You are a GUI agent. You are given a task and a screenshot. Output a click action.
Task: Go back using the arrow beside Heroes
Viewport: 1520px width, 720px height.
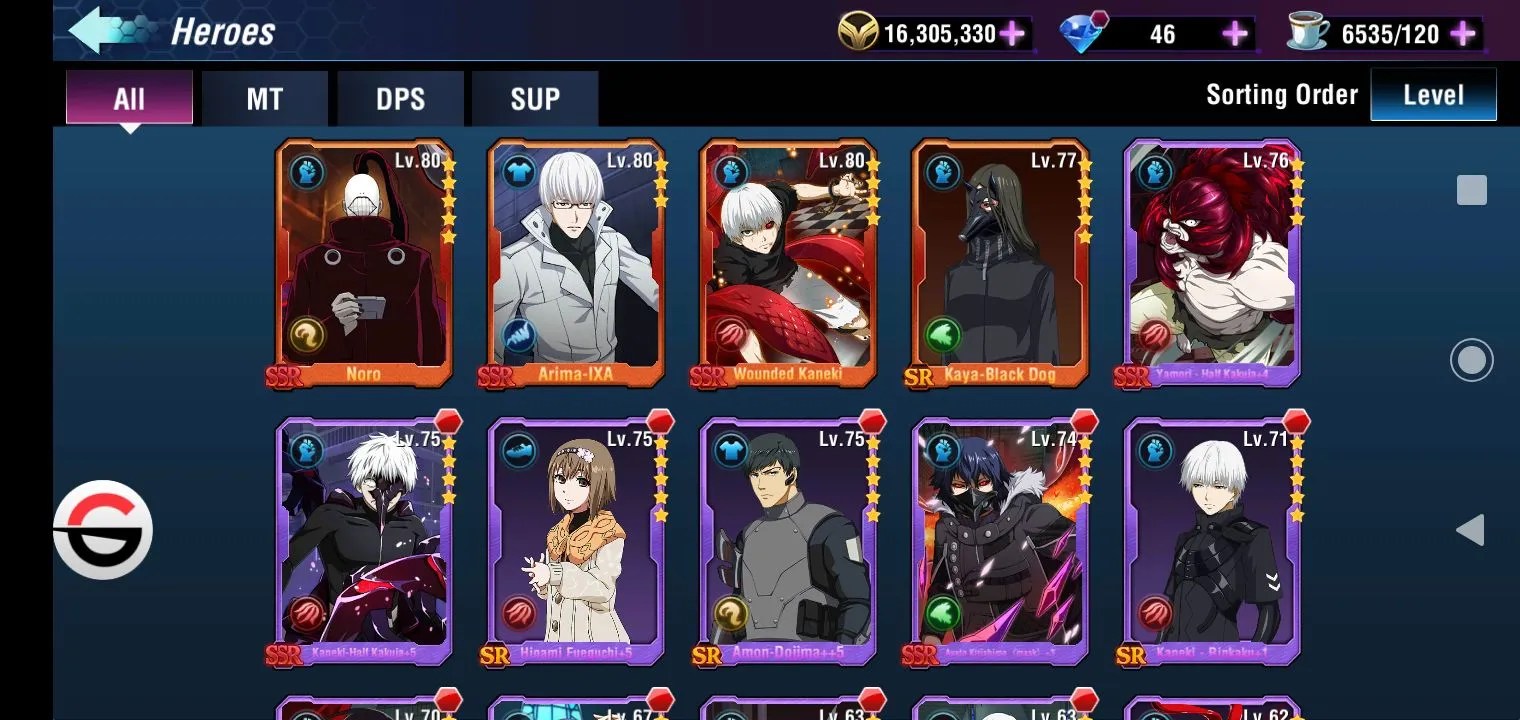108,31
